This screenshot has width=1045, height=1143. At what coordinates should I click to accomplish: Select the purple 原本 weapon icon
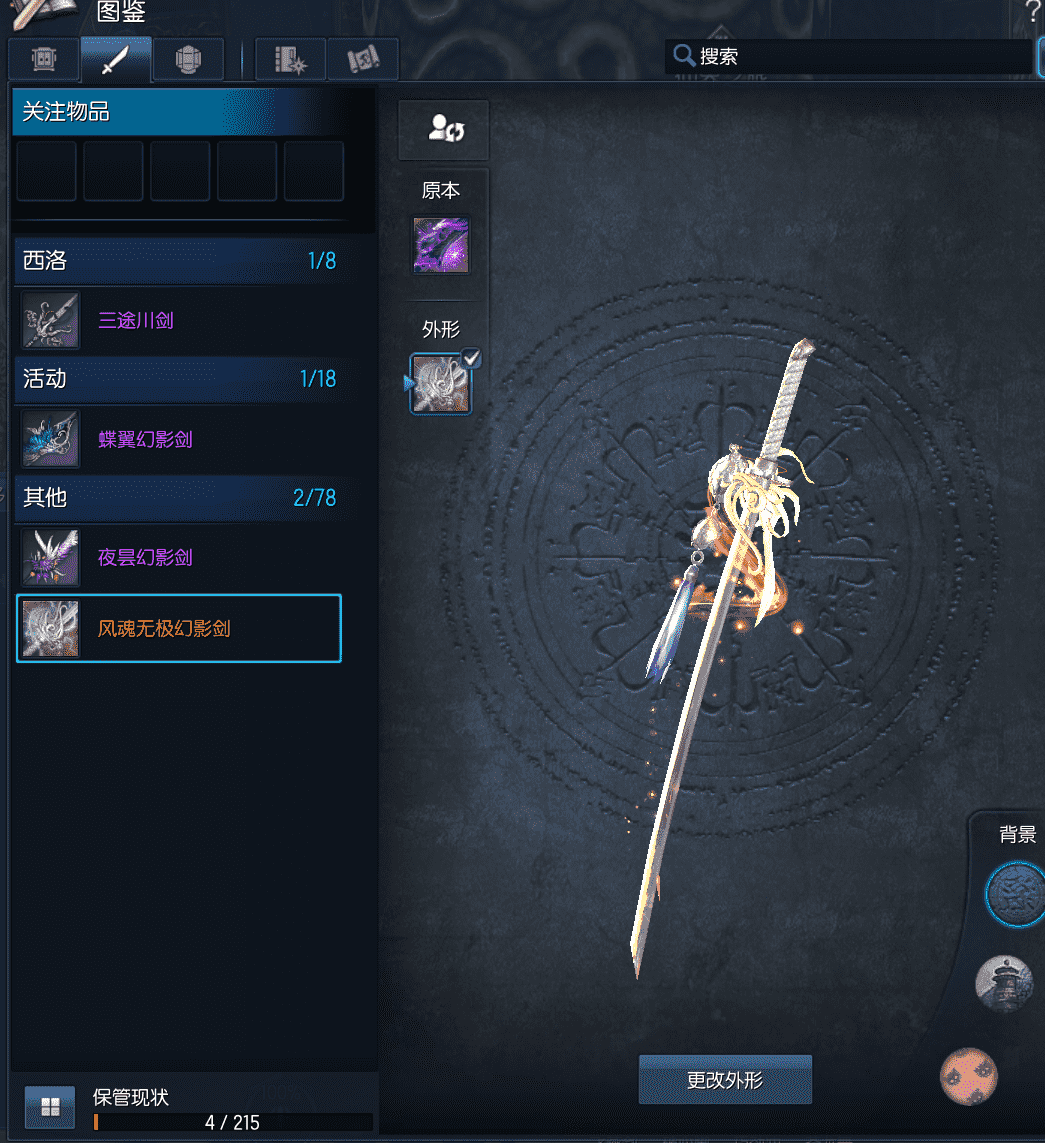click(x=441, y=245)
